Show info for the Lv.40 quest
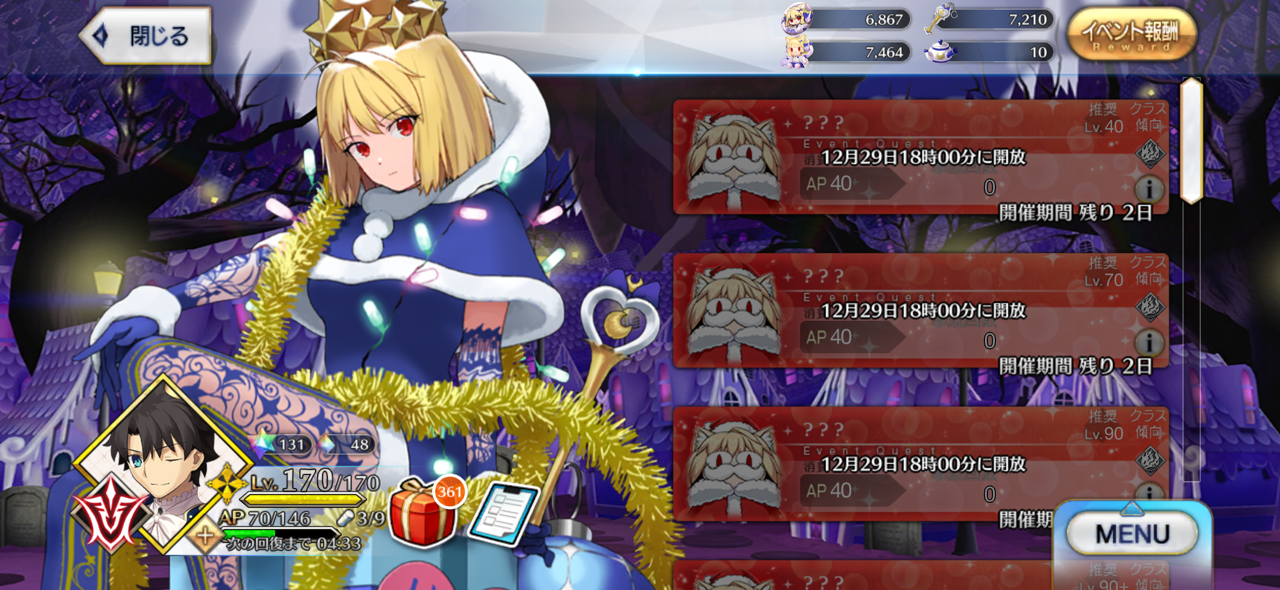Viewport: 1280px width, 590px height. click(x=1149, y=188)
